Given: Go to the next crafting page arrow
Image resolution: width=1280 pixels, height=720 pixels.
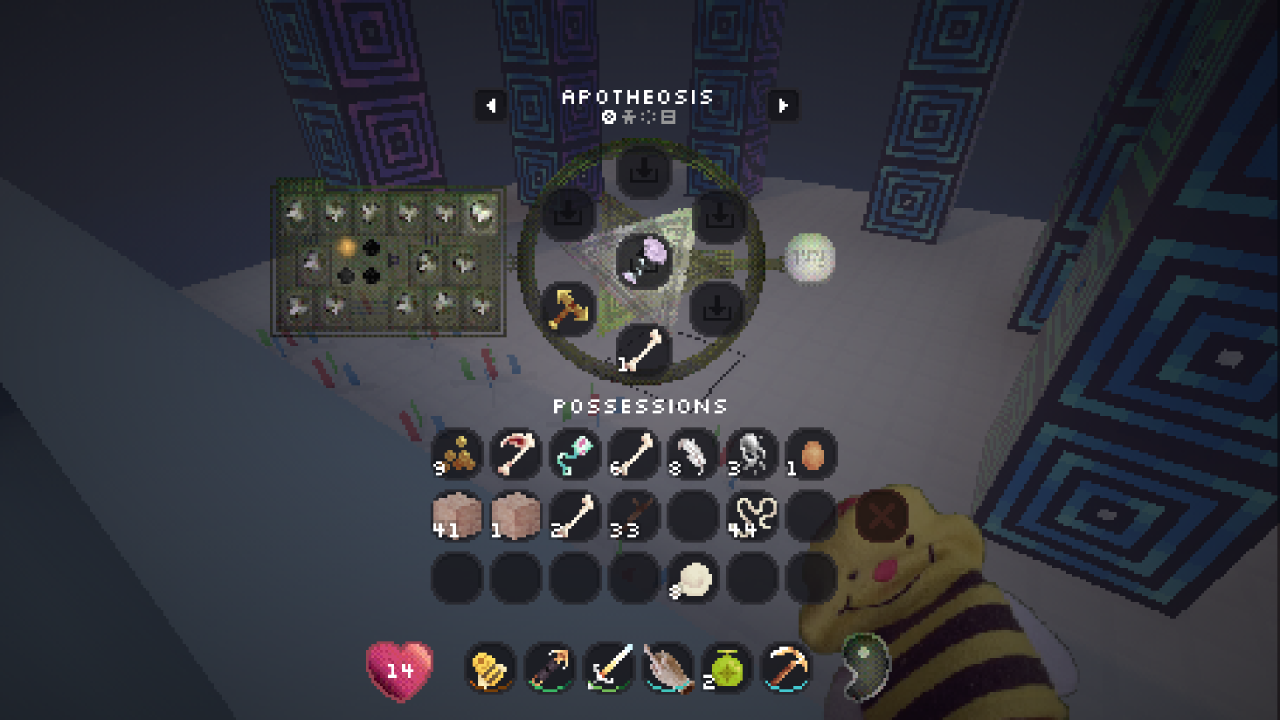Looking at the screenshot, I should click(x=783, y=104).
